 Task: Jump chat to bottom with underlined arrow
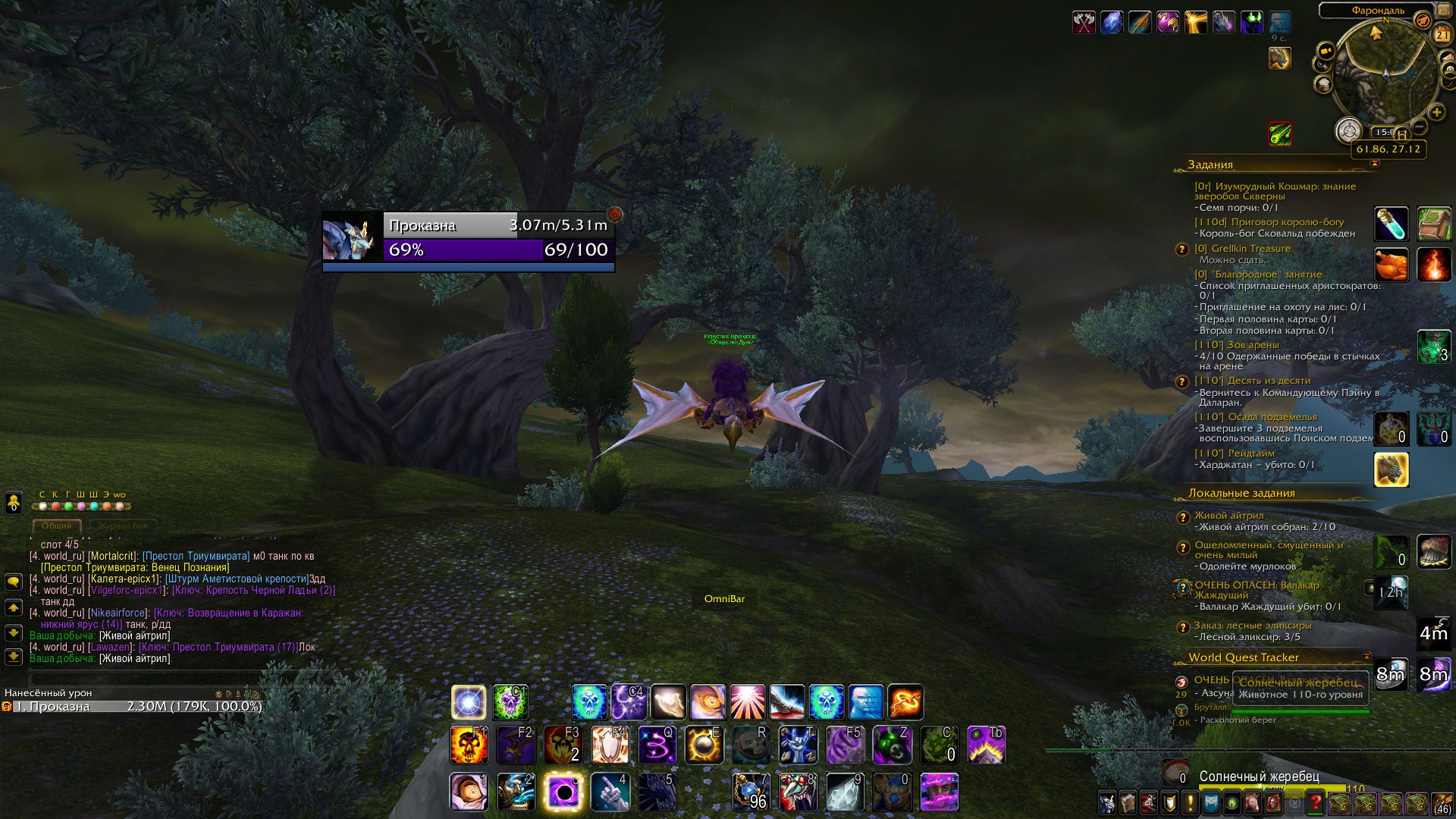pos(14,657)
